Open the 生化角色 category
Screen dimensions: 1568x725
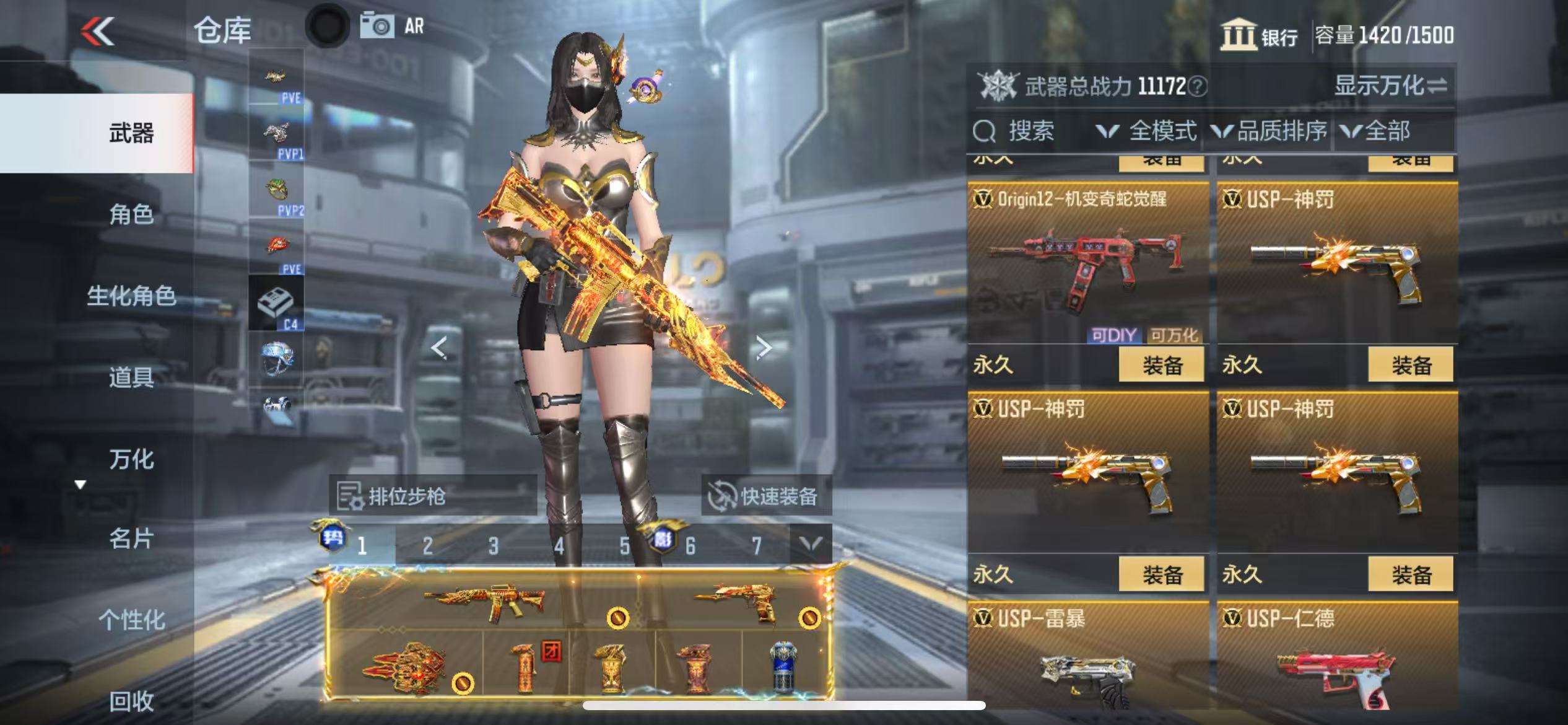tap(131, 296)
